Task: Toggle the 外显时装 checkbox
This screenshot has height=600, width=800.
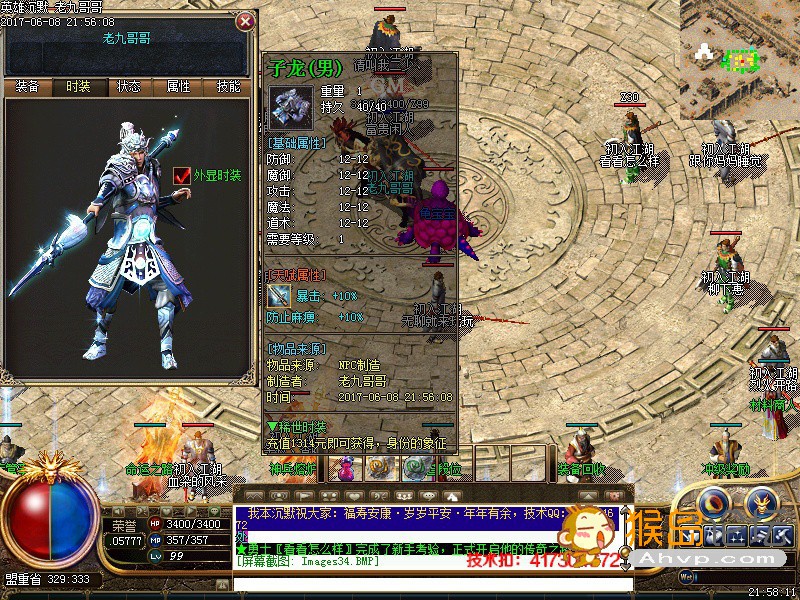Action: [x=182, y=176]
